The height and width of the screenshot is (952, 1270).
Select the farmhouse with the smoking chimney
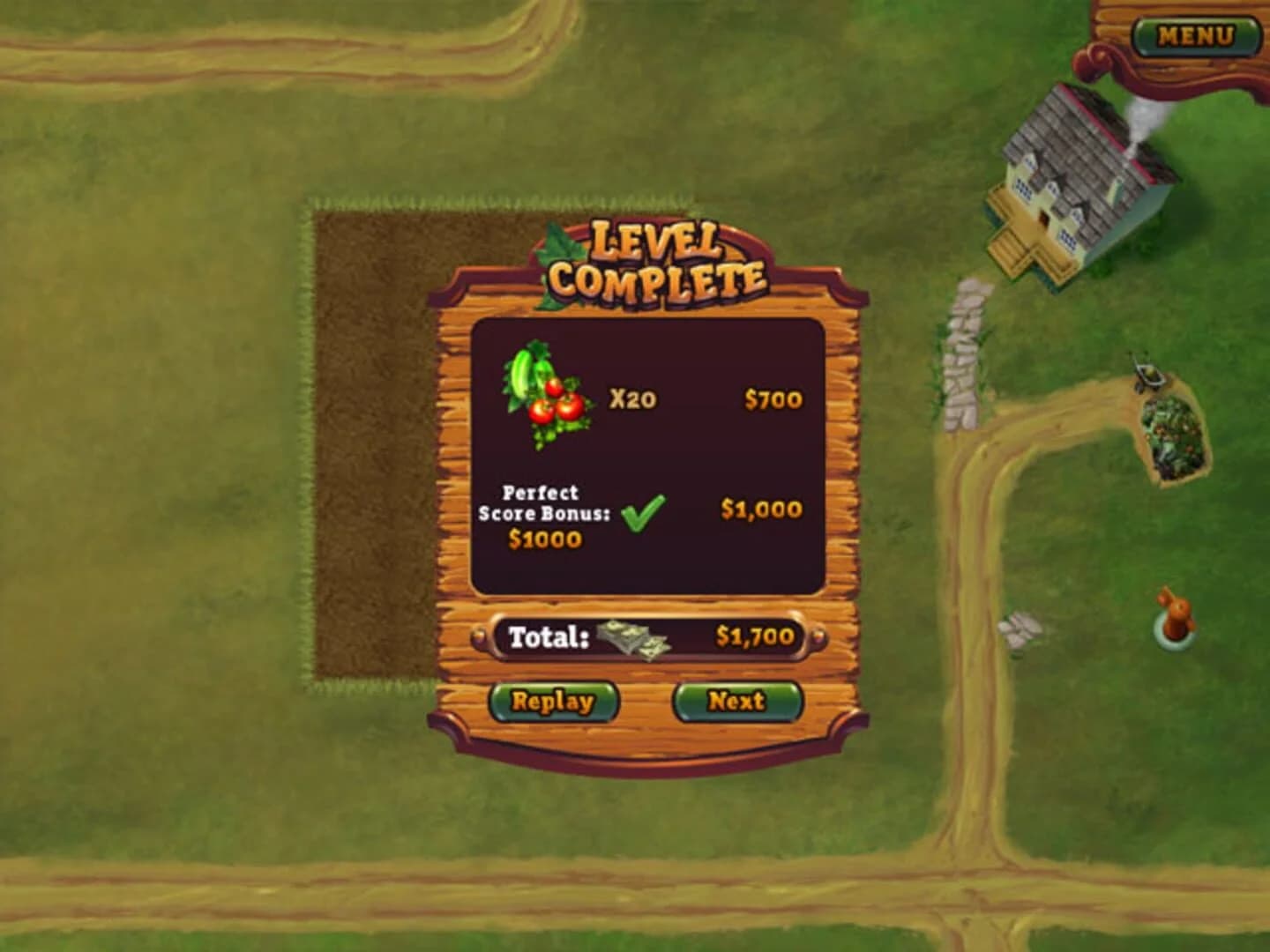click(1076, 176)
